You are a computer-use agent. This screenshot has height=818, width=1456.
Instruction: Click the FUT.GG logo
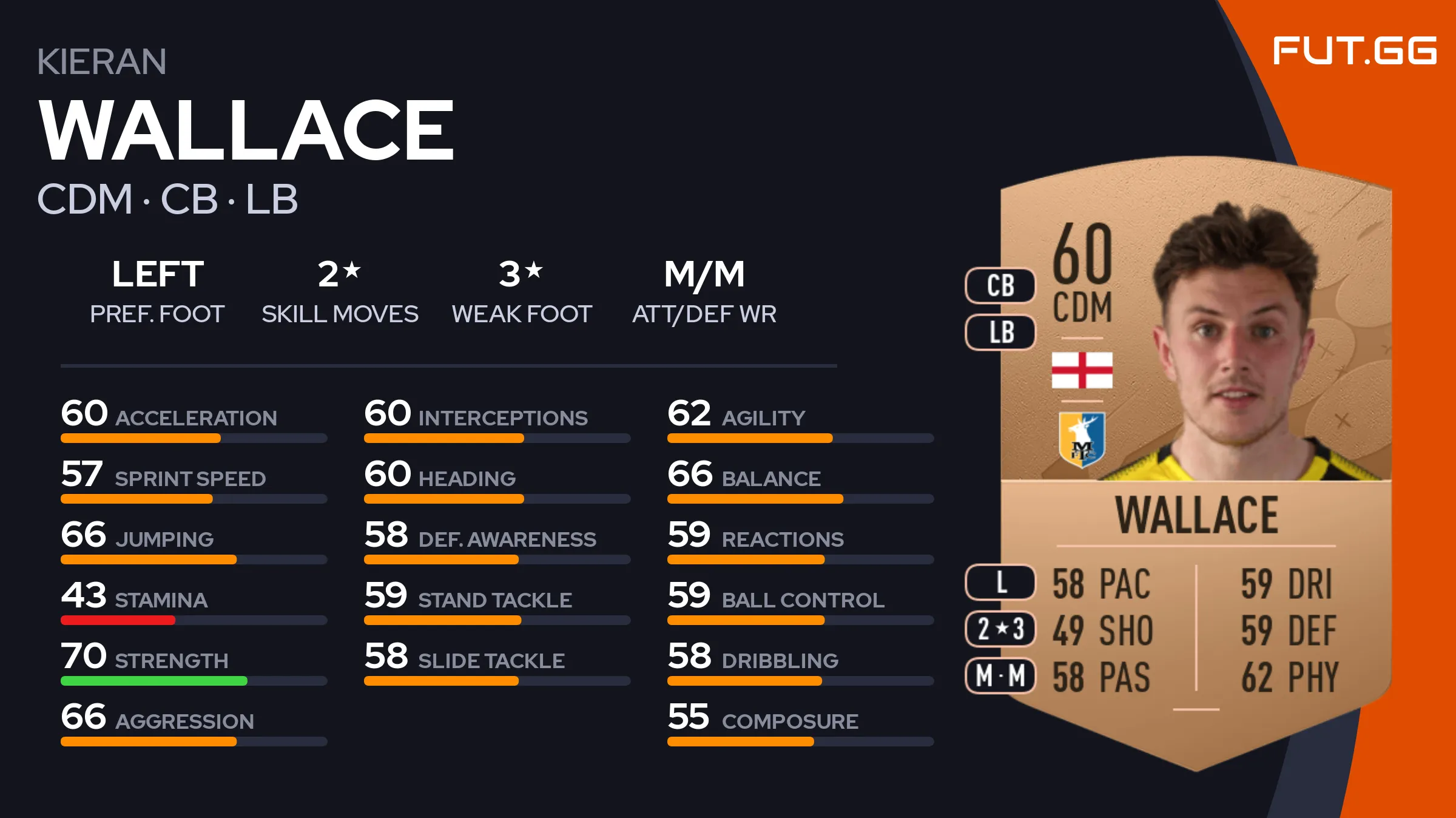1354,50
